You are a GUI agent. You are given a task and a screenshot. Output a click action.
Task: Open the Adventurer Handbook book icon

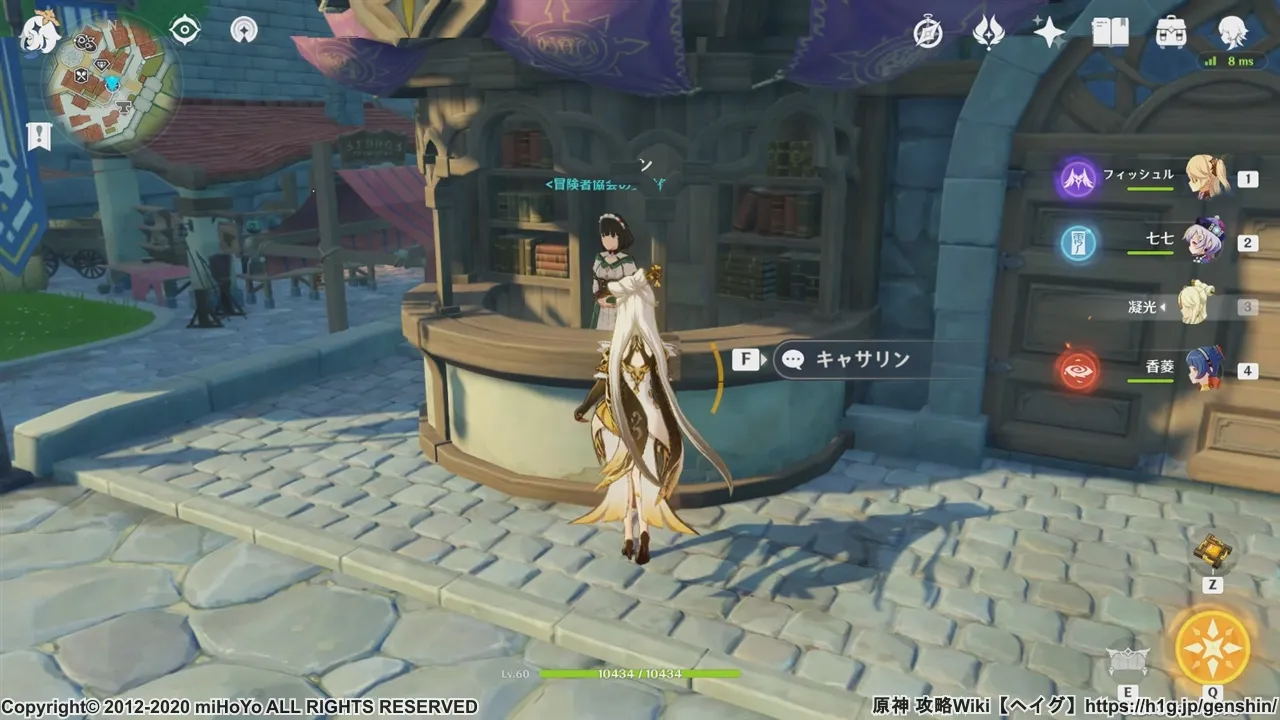pyautogui.click(x=1110, y=33)
